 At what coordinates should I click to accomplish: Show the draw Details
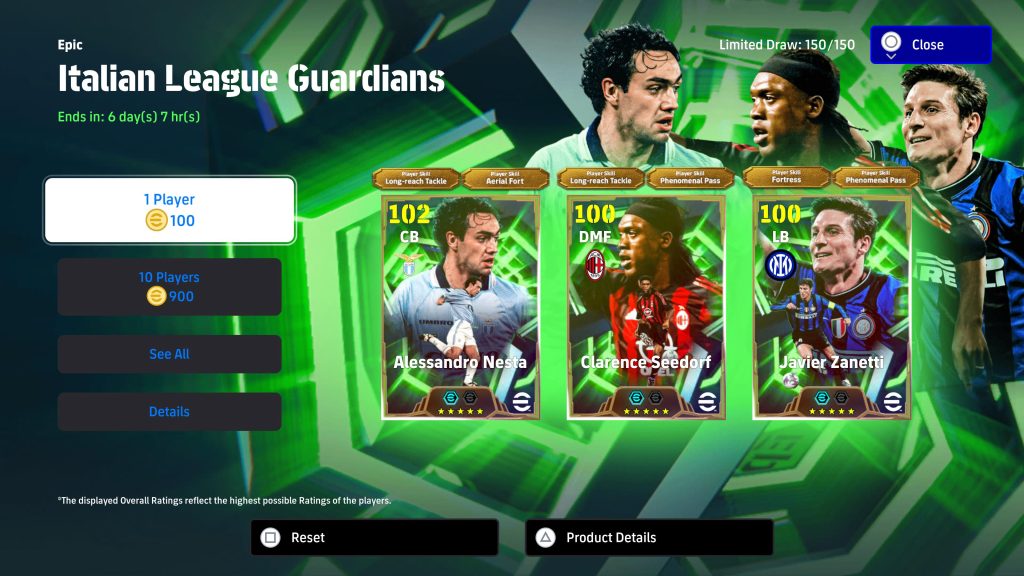[169, 412]
